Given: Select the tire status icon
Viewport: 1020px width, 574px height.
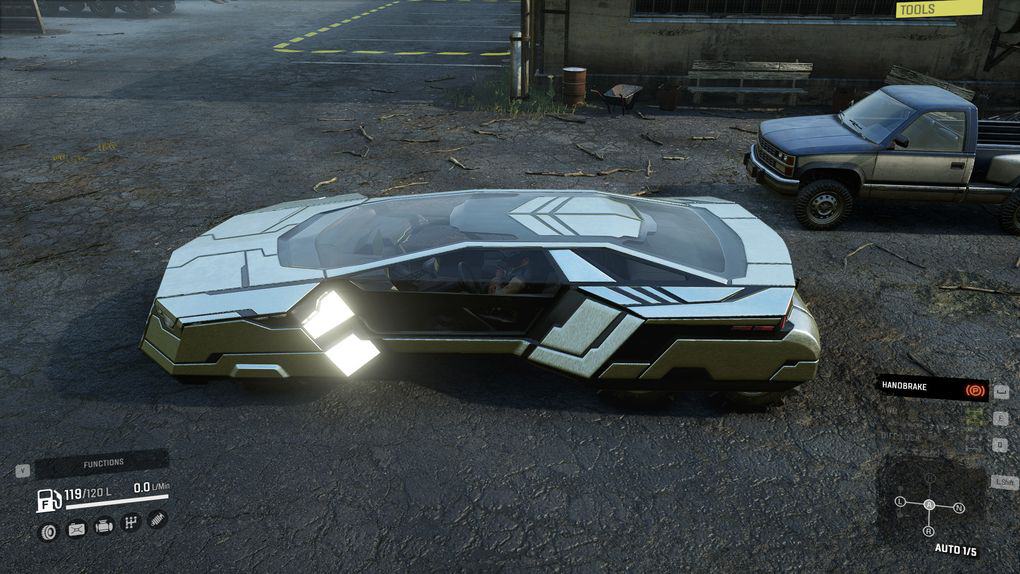Looking at the screenshot, I should pos(48,530).
